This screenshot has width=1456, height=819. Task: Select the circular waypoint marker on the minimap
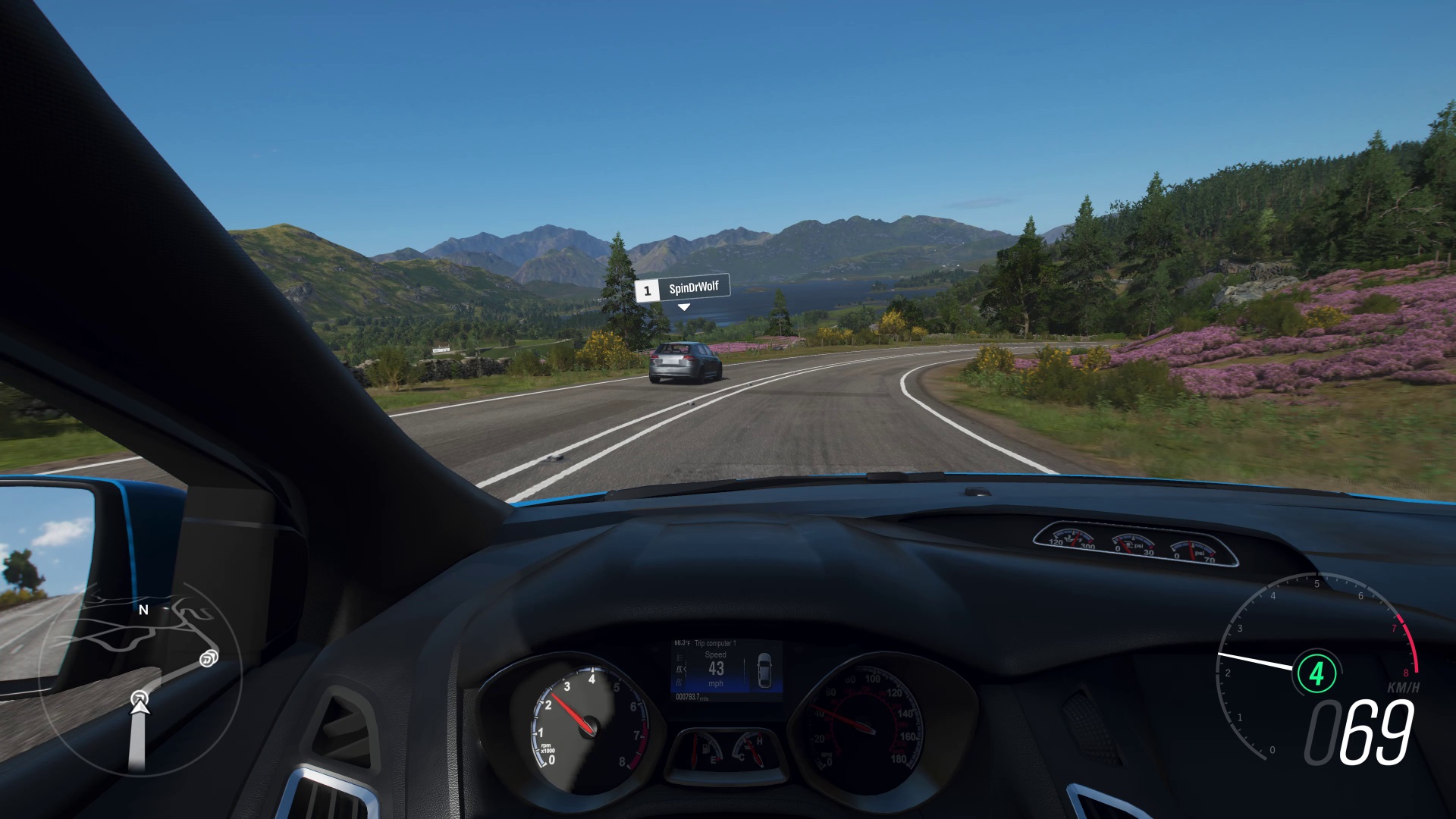(x=209, y=658)
